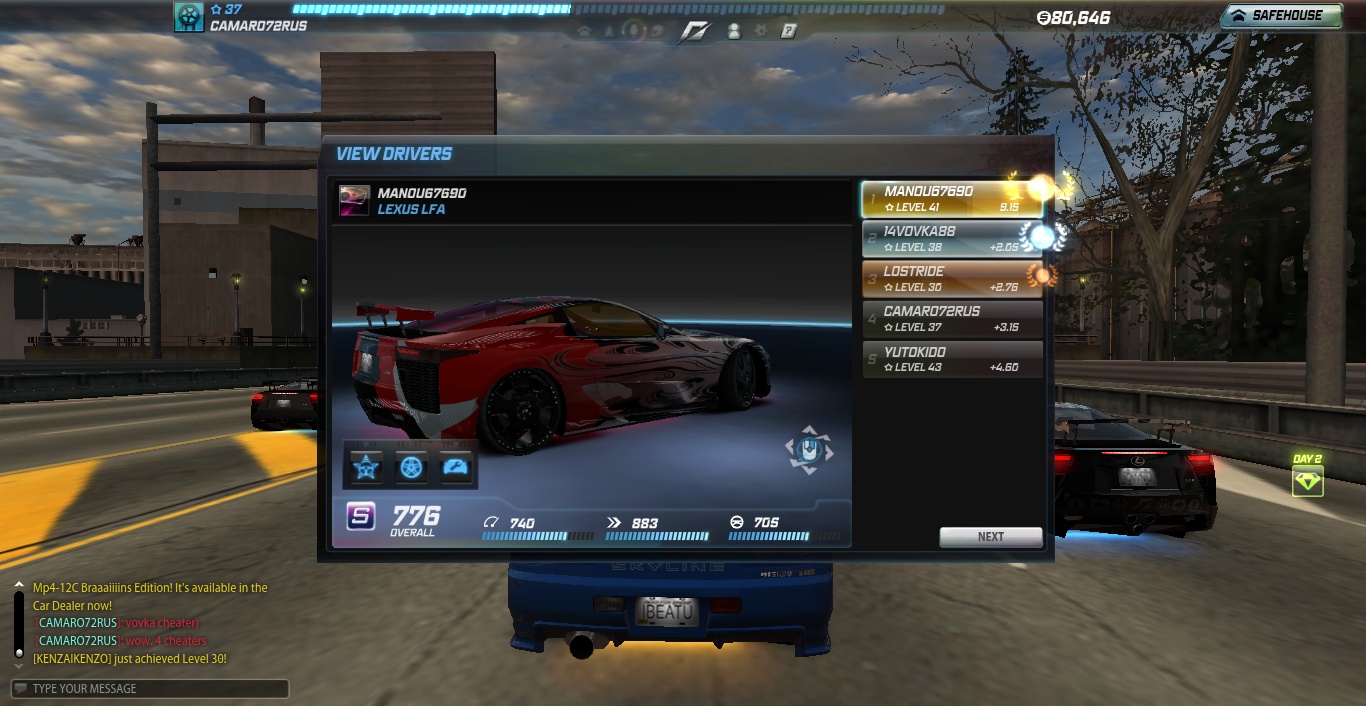View driver 14VOVKA88's car

coord(951,239)
